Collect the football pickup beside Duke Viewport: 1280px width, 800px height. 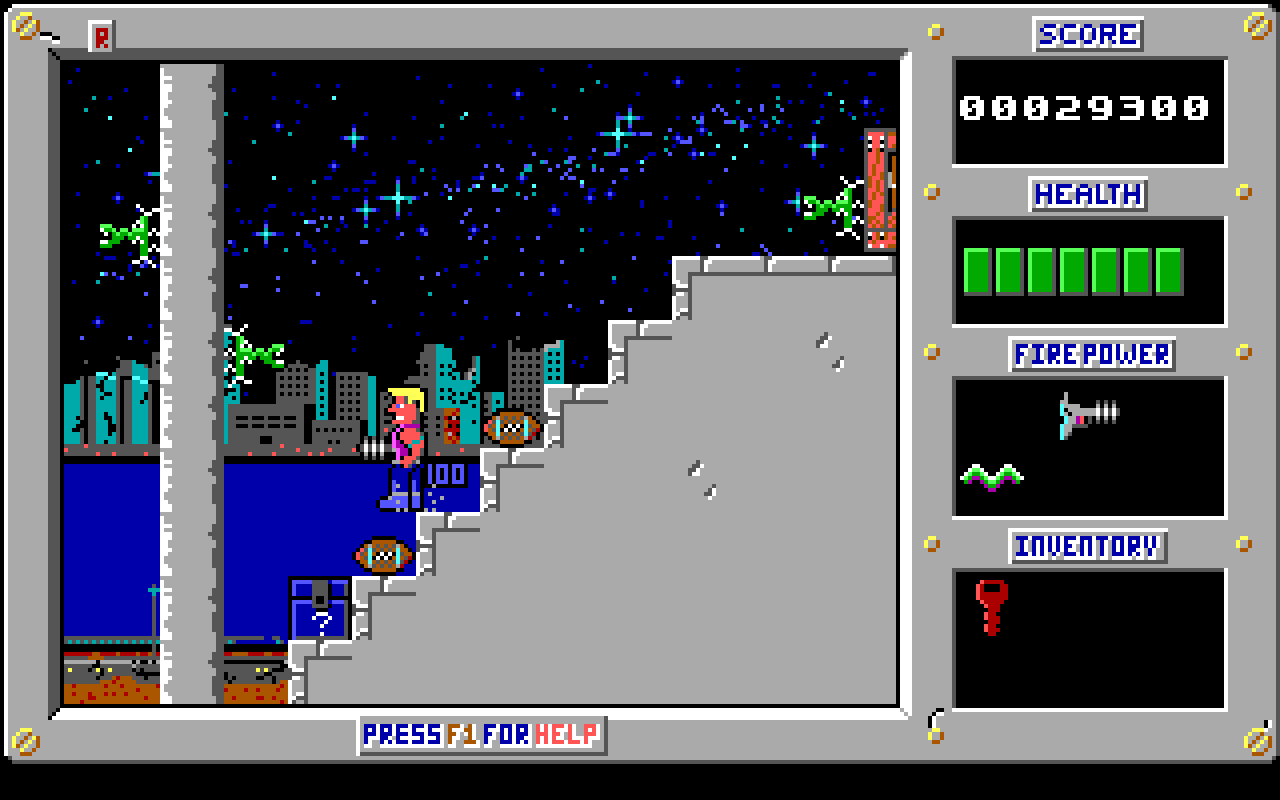coord(510,427)
